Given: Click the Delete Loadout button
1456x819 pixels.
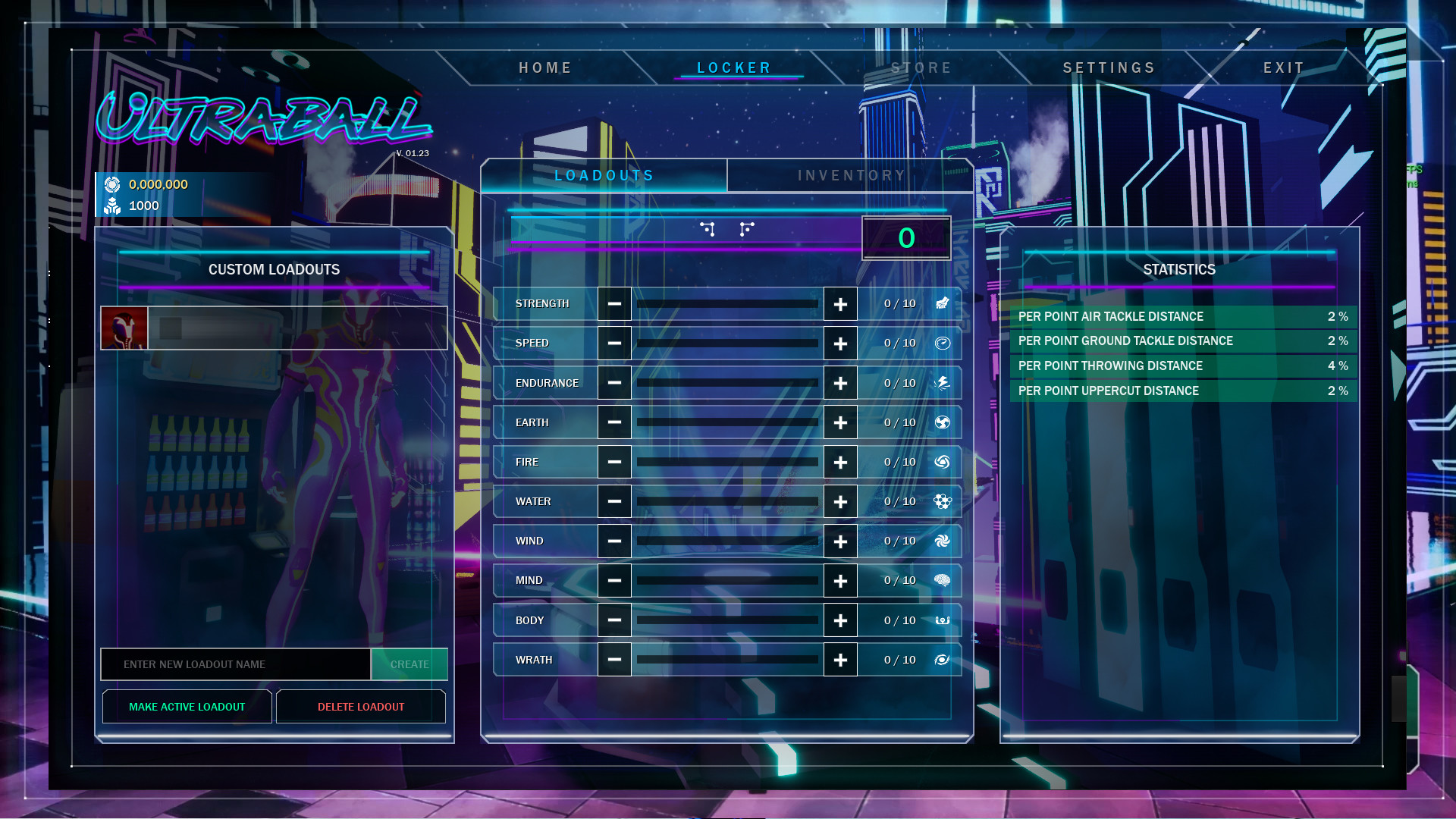Looking at the screenshot, I should coord(361,706).
